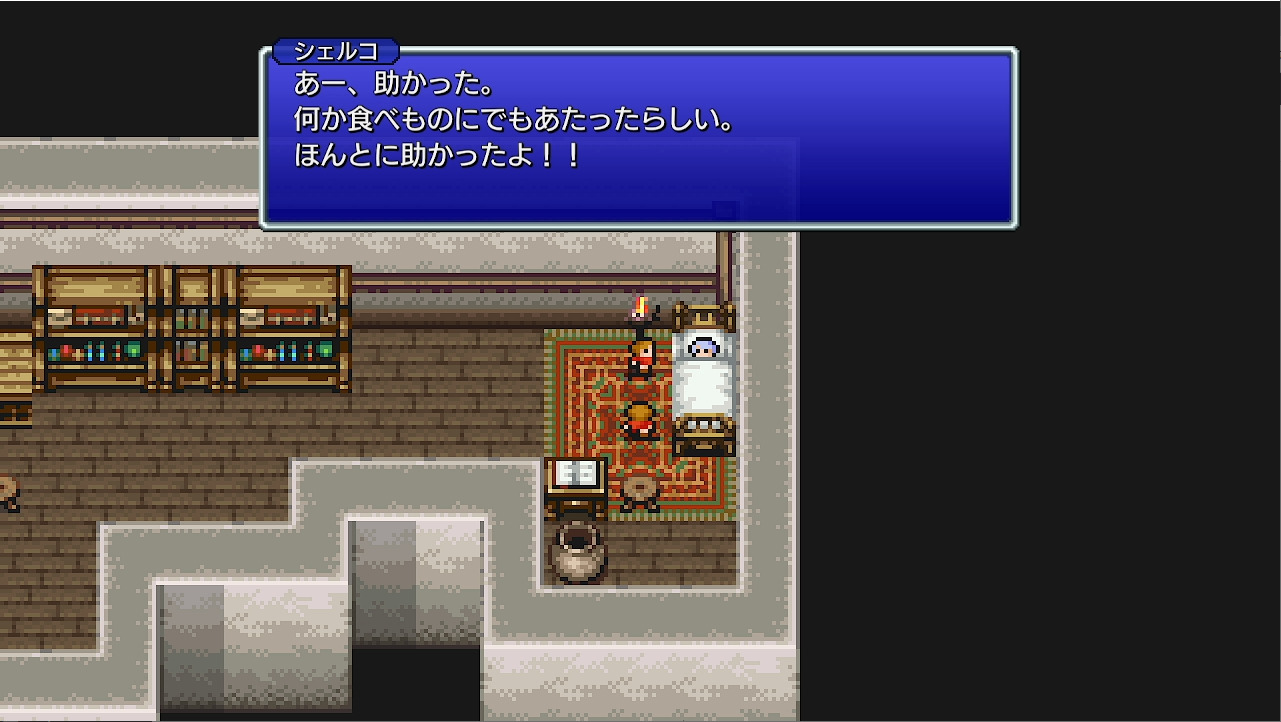Select the seated orange-haired character
Screen dimensions: 1281x722
coord(641,418)
